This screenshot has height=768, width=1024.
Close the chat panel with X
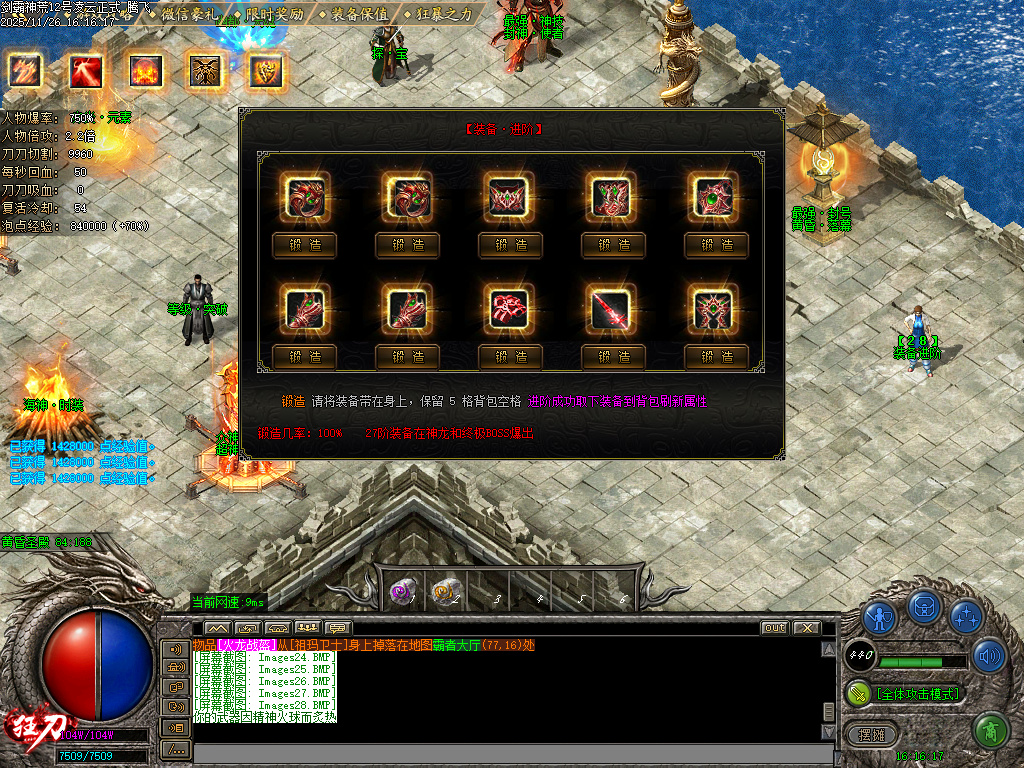[x=806, y=628]
